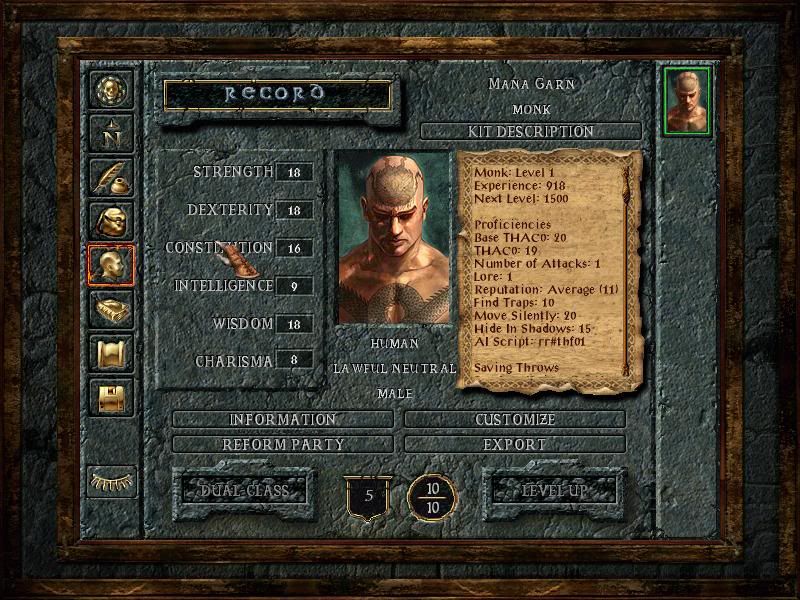Click the Dual-Class button
800x600 pixels.
[x=244, y=491]
